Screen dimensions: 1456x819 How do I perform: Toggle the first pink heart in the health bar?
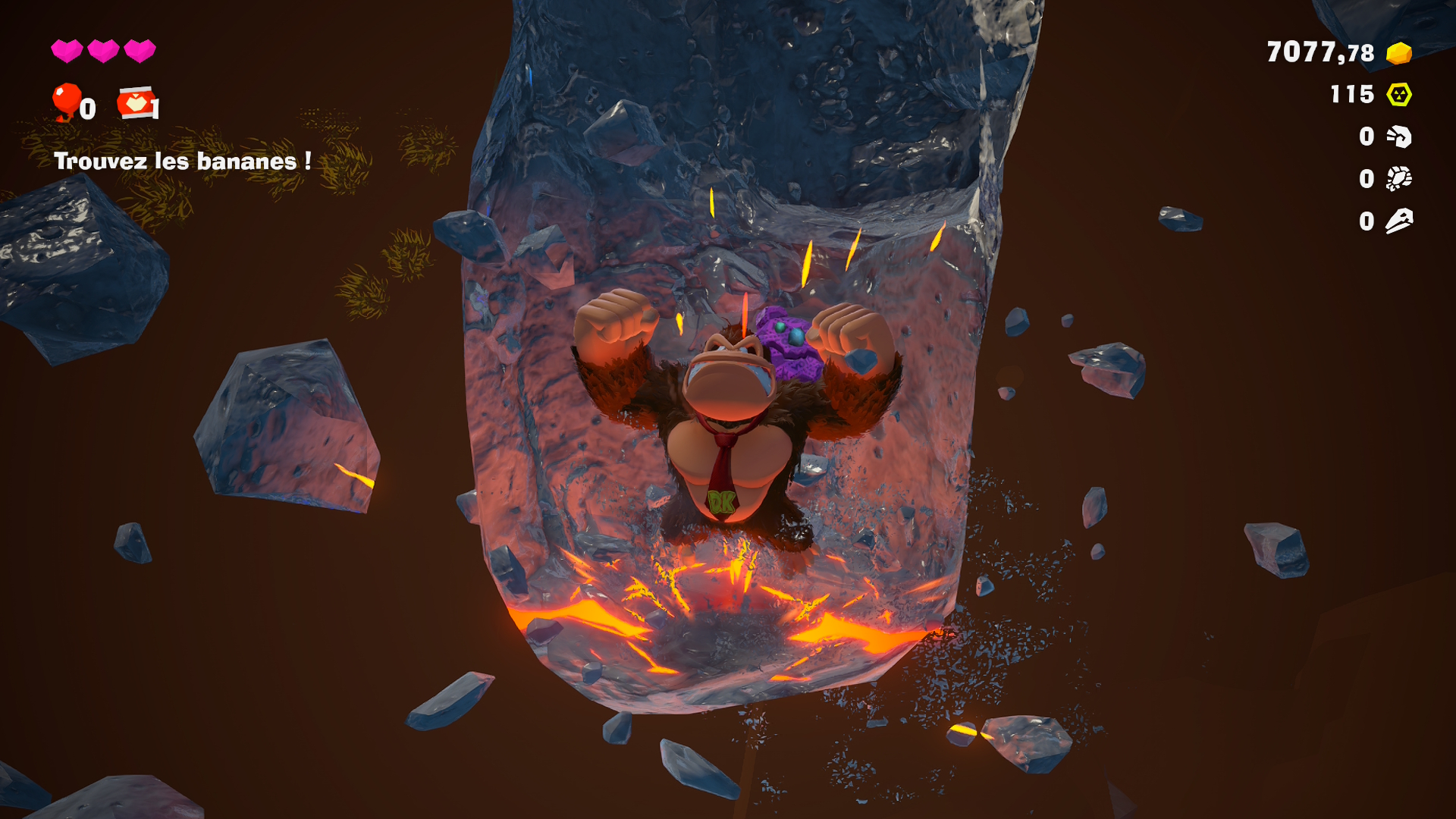tap(67, 51)
